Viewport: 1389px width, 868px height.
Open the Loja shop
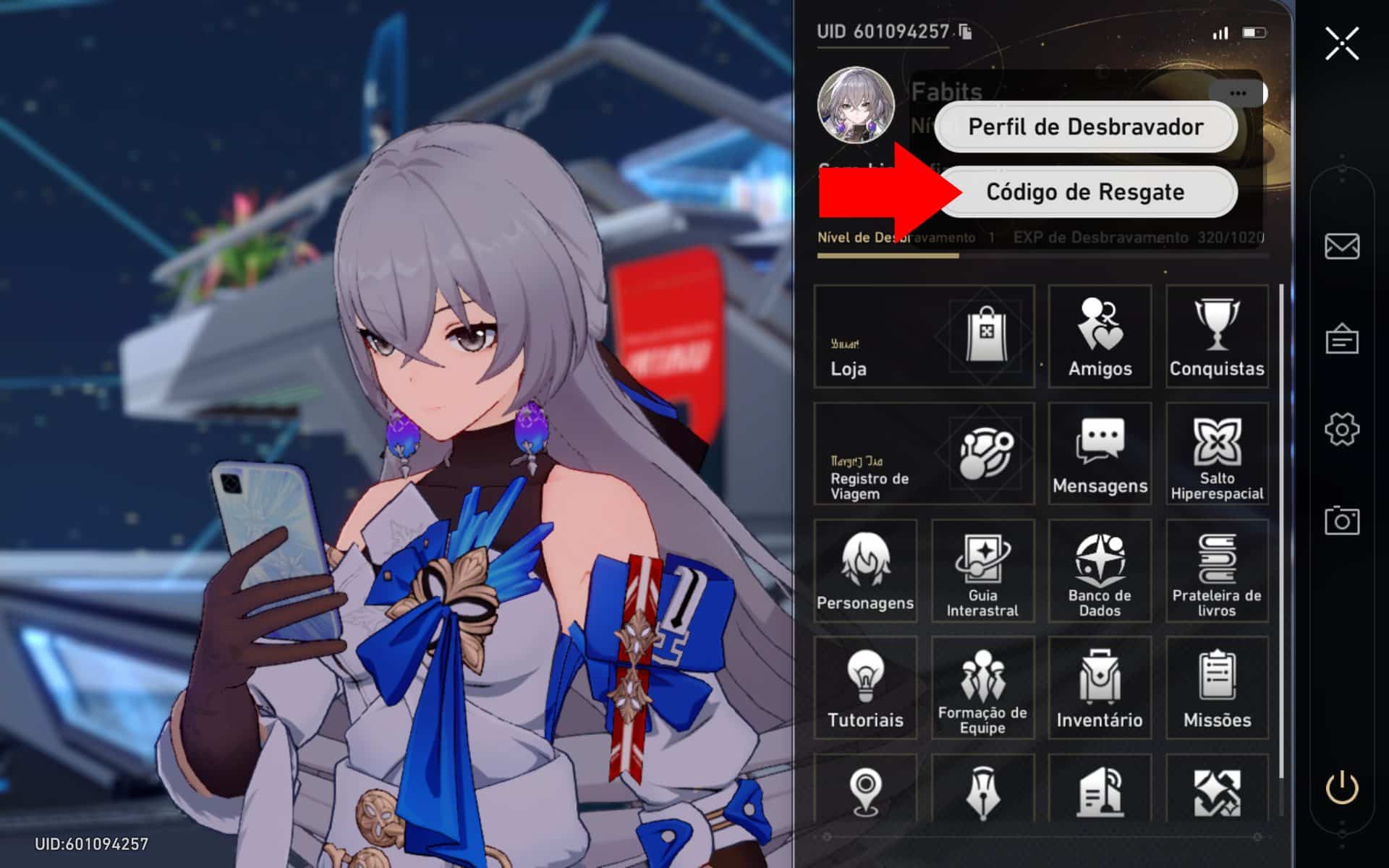pyautogui.click(x=922, y=338)
